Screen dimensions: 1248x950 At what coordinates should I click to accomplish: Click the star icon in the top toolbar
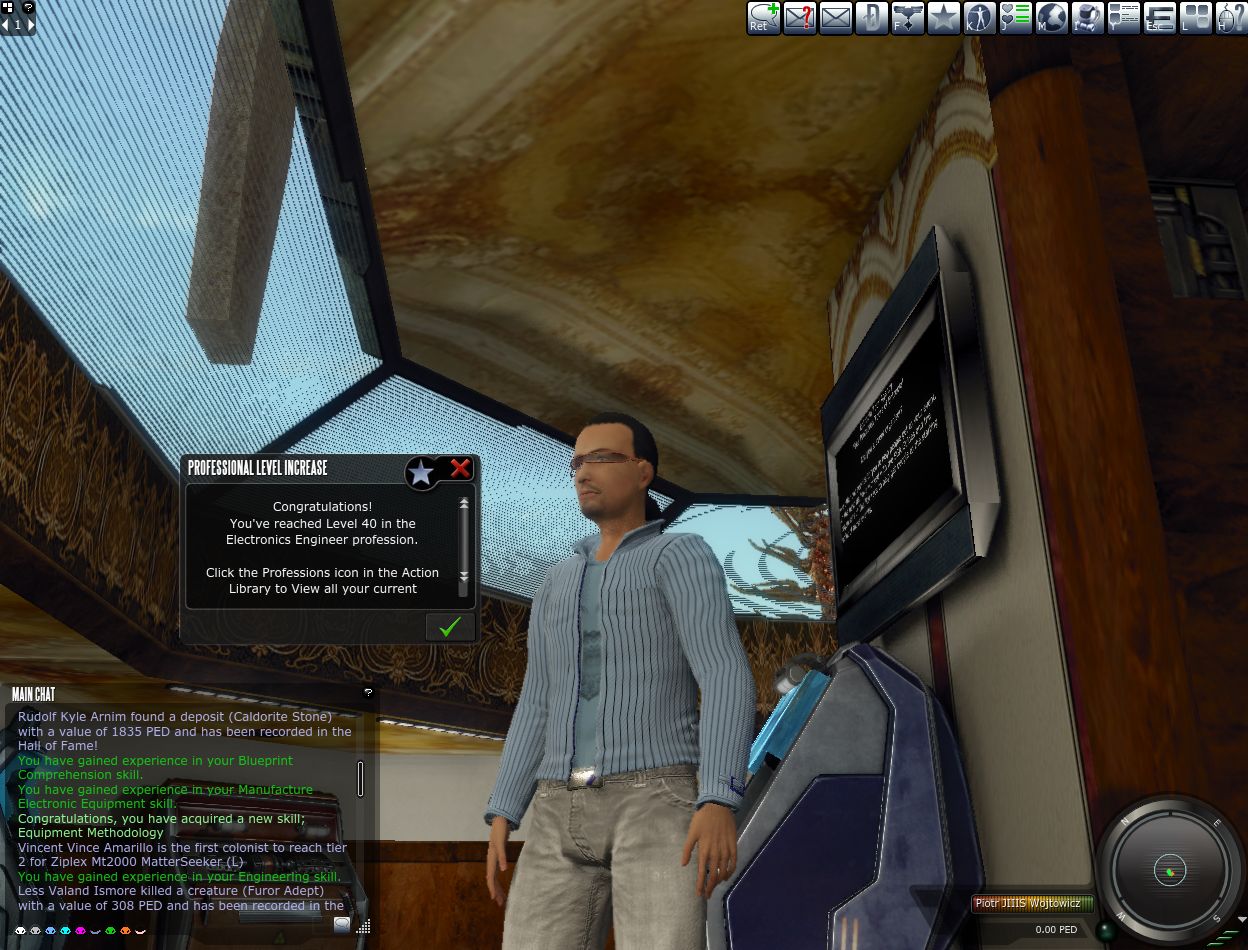point(944,18)
